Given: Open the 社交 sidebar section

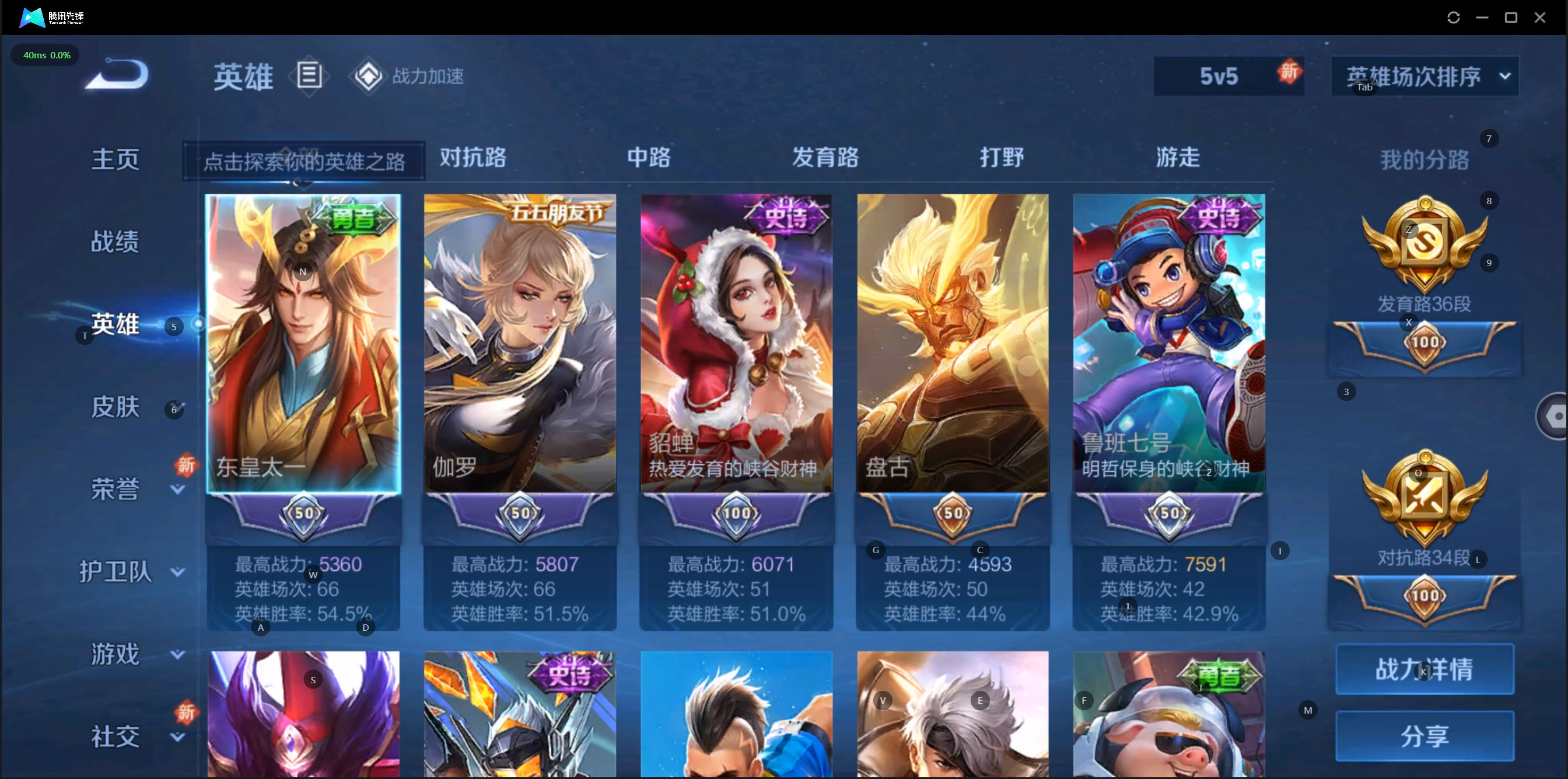Looking at the screenshot, I should point(115,736).
